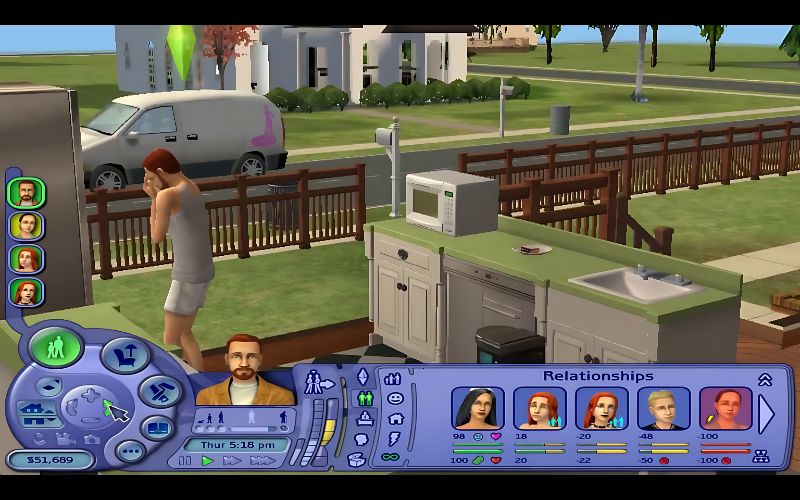This screenshot has height=500, width=800.
Task: Switch to the dark-haired sim with glasses
Action: 26,225
